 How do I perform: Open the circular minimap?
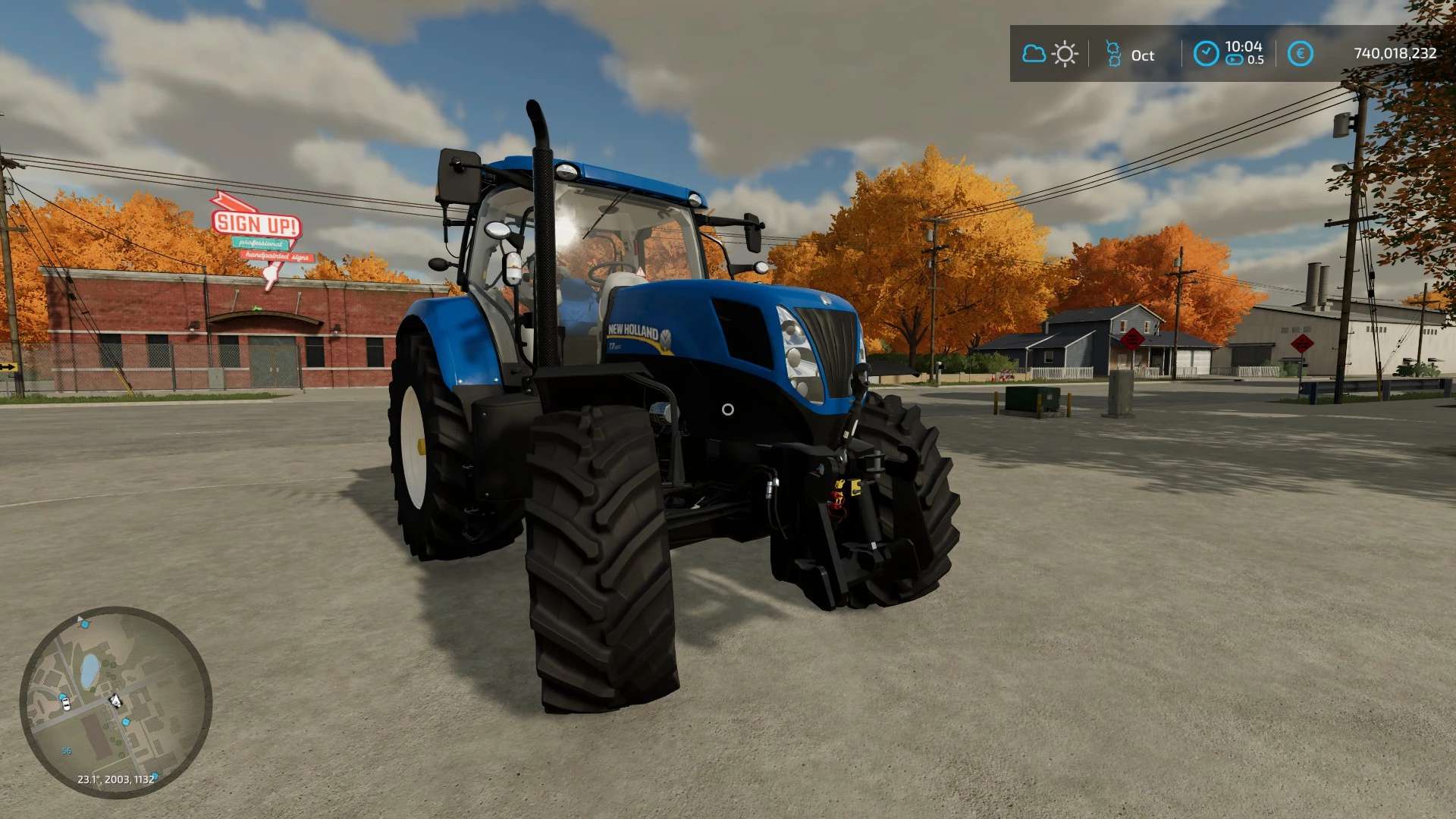point(115,701)
